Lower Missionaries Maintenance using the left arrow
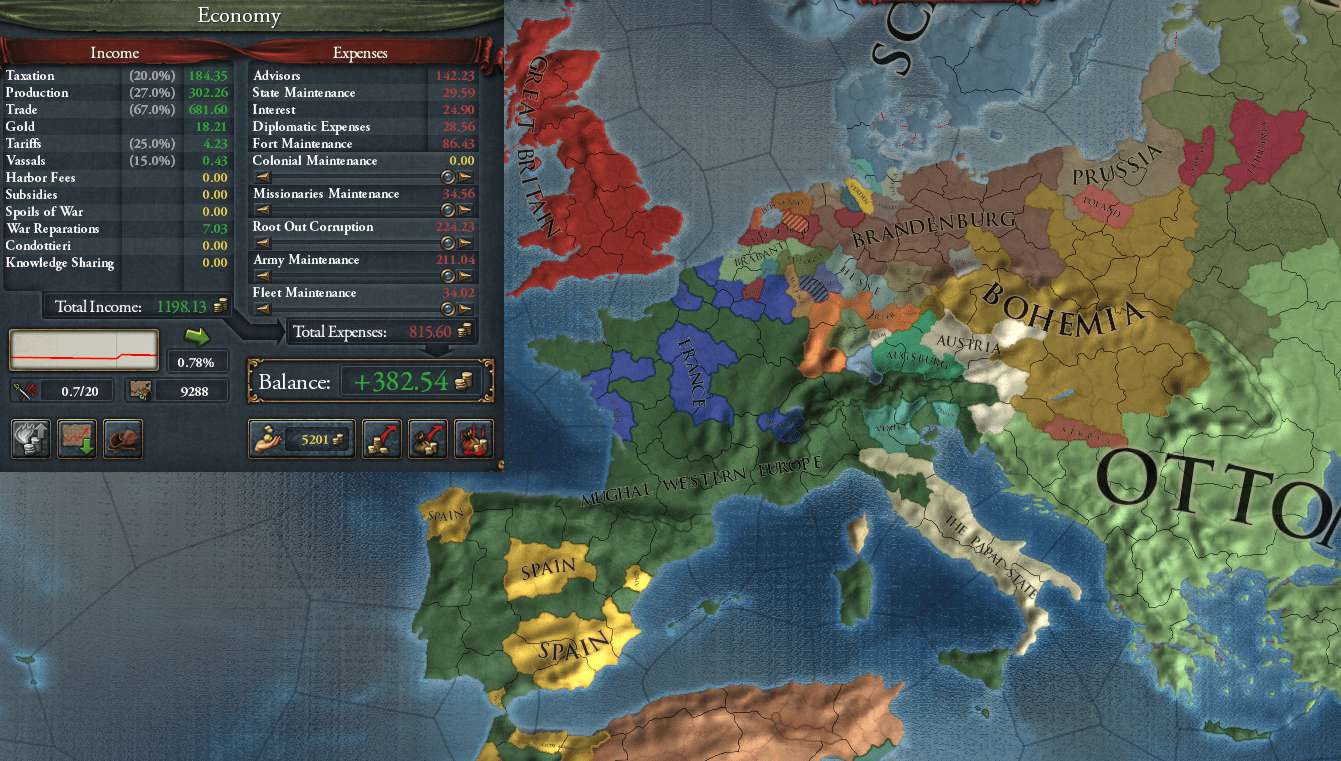 262,210
